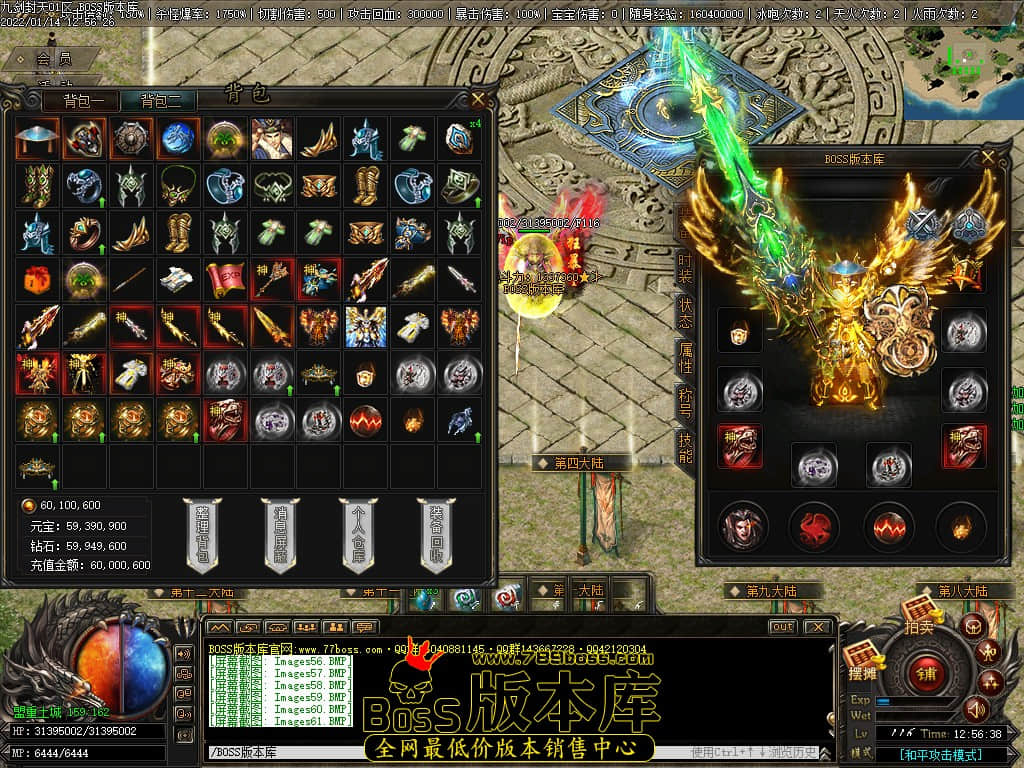
Task: Select the 称号 title tab
Action: [685, 397]
